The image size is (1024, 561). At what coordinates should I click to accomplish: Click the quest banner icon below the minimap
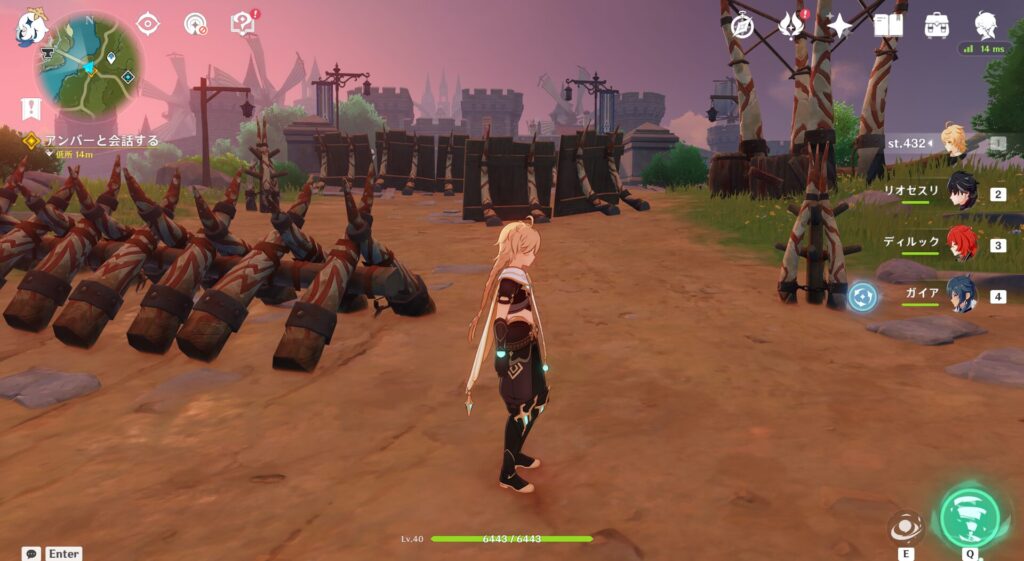[x=30, y=108]
